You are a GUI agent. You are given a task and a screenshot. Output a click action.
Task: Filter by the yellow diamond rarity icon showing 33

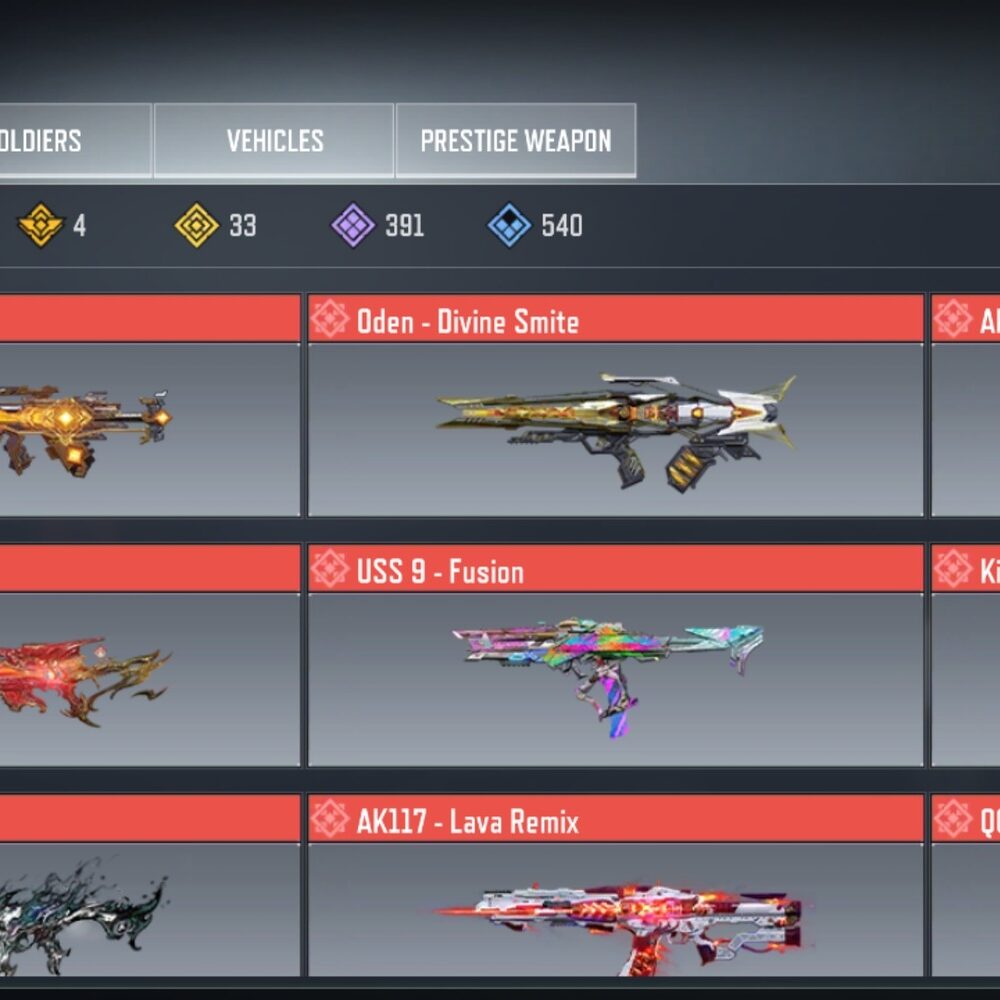coord(197,225)
